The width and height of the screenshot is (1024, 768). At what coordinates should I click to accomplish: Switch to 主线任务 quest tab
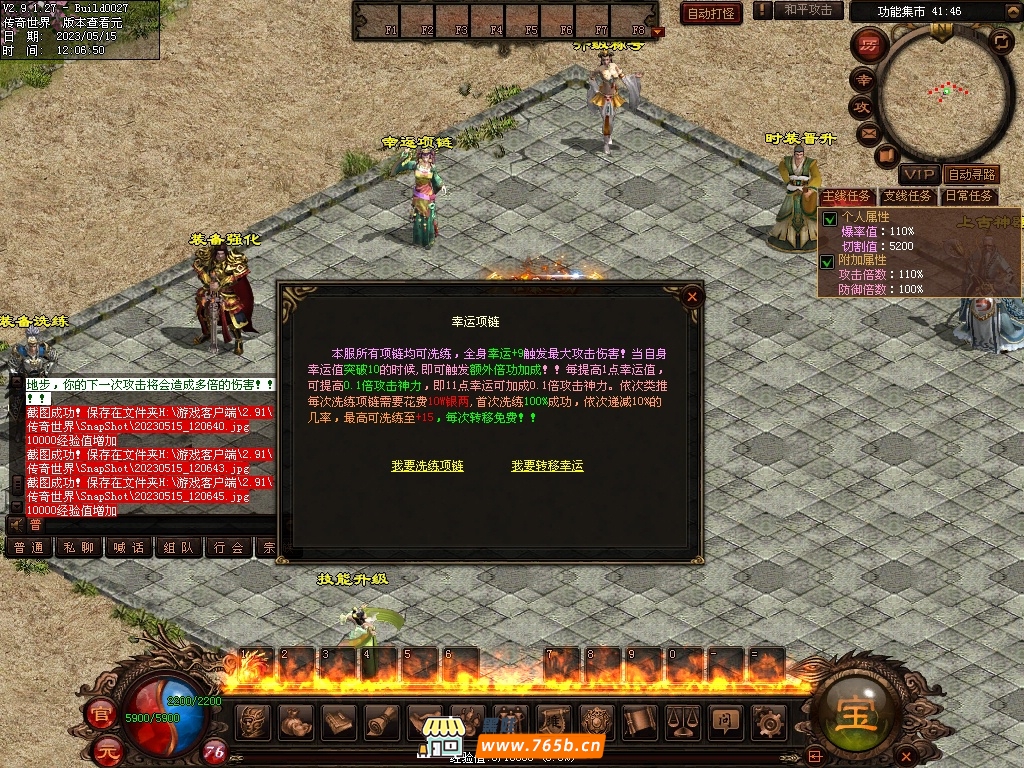coord(847,196)
